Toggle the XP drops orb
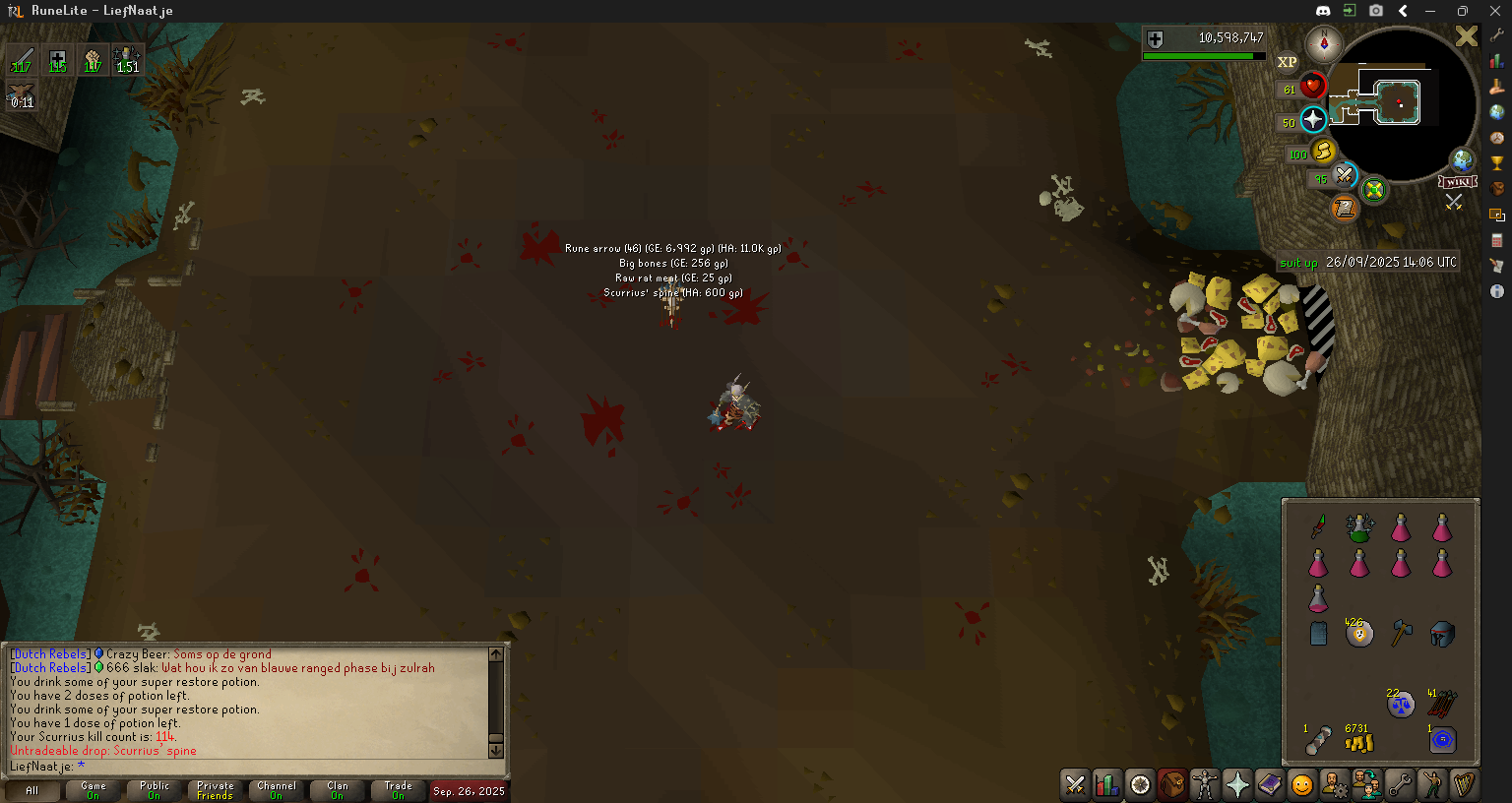Viewport: 1512px width, 803px height. pyautogui.click(x=1287, y=62)
